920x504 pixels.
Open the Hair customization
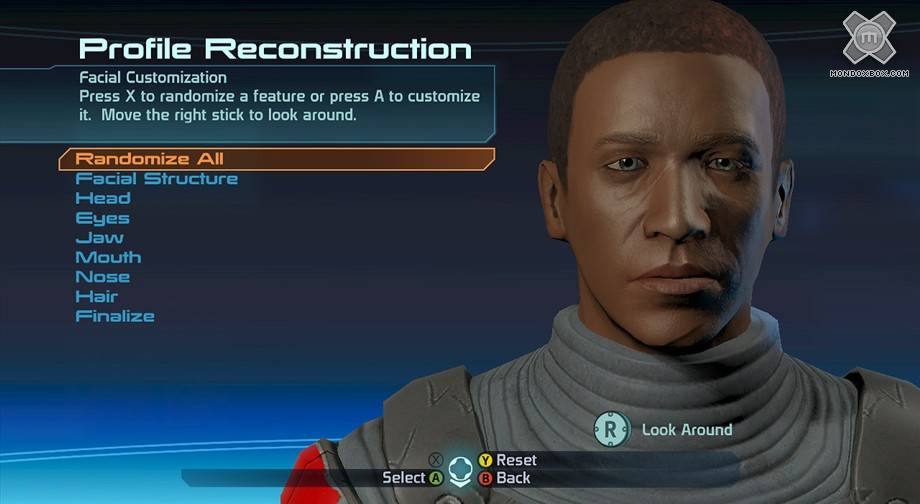tap(97, 297)
